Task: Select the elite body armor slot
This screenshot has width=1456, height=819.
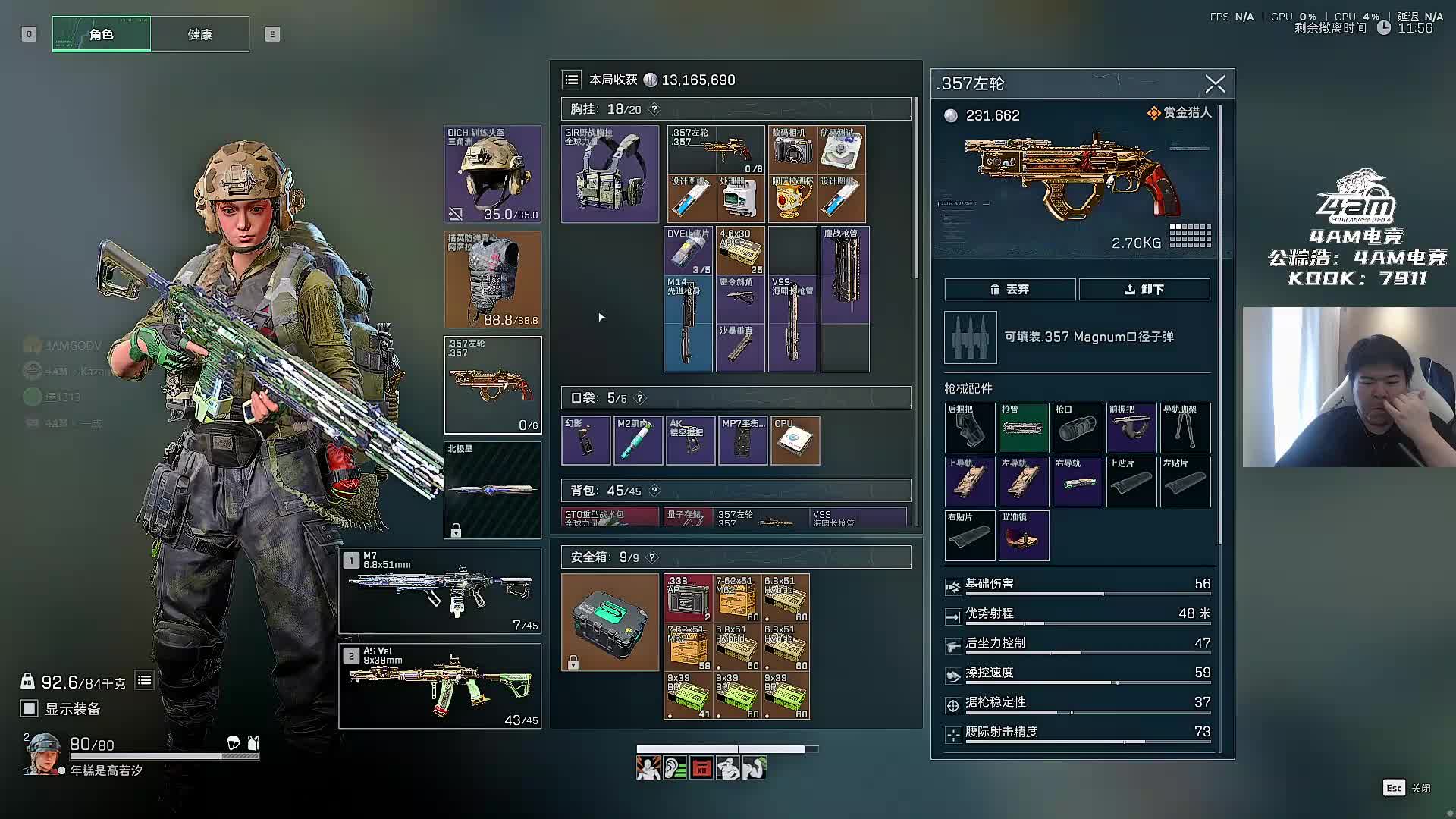Action: pos(492,280)
